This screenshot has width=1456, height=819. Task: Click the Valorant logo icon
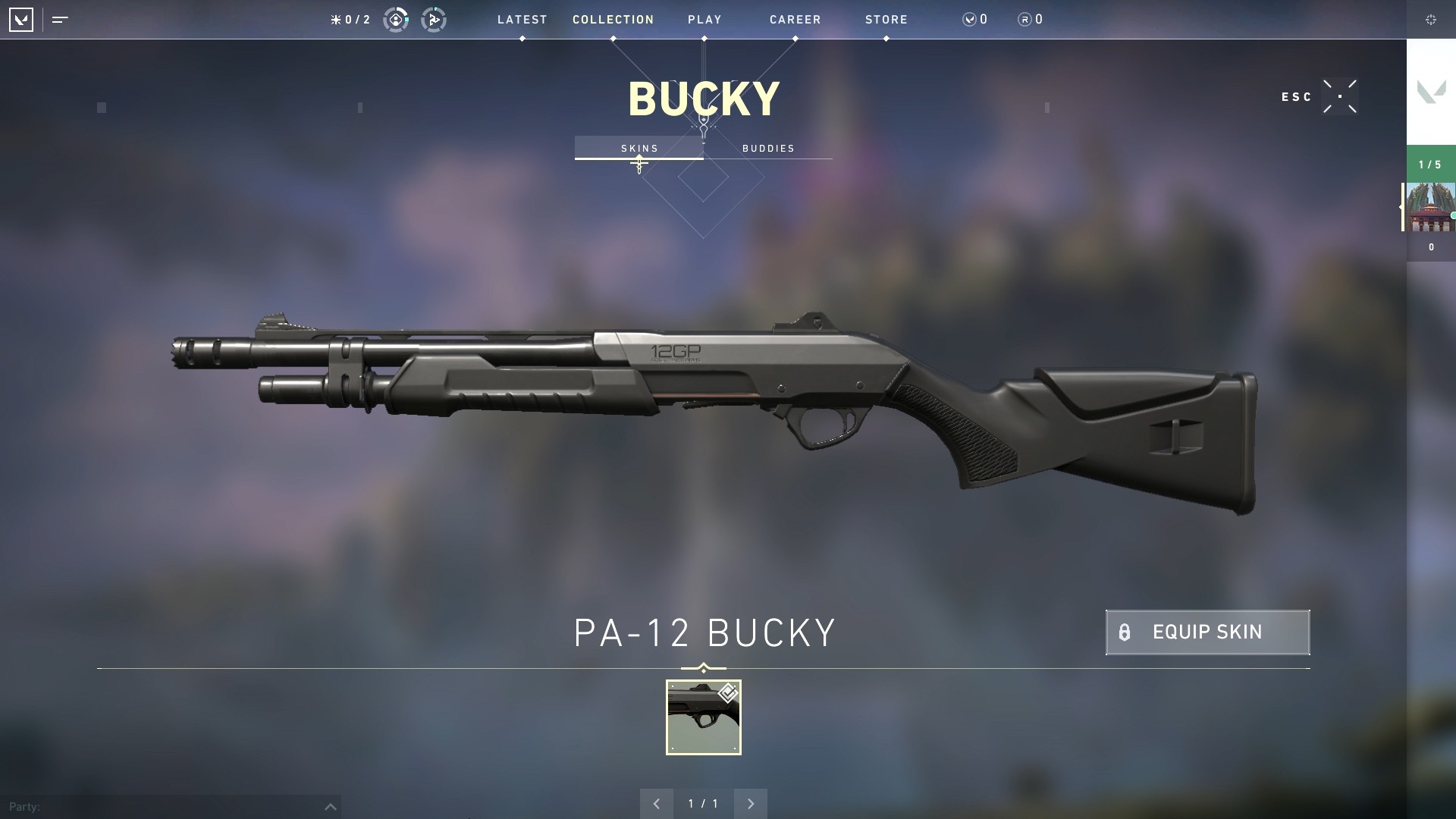pos(21,20)
